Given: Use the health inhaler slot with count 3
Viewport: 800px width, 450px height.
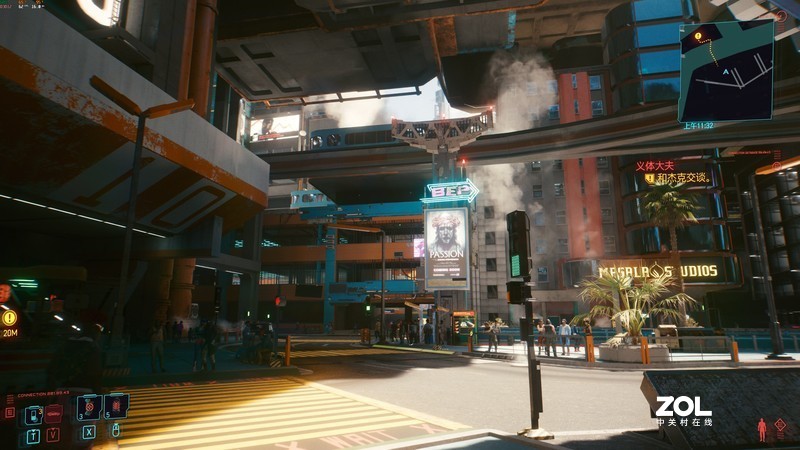Looking at the screenshot, I should point(88,407).
